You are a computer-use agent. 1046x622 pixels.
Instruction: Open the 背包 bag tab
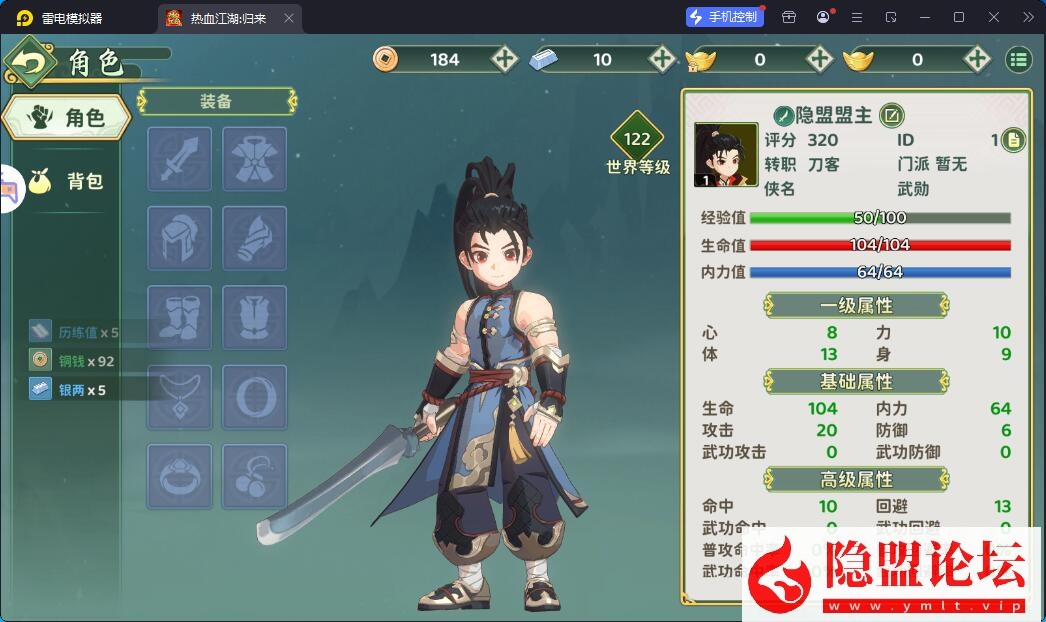70,181
